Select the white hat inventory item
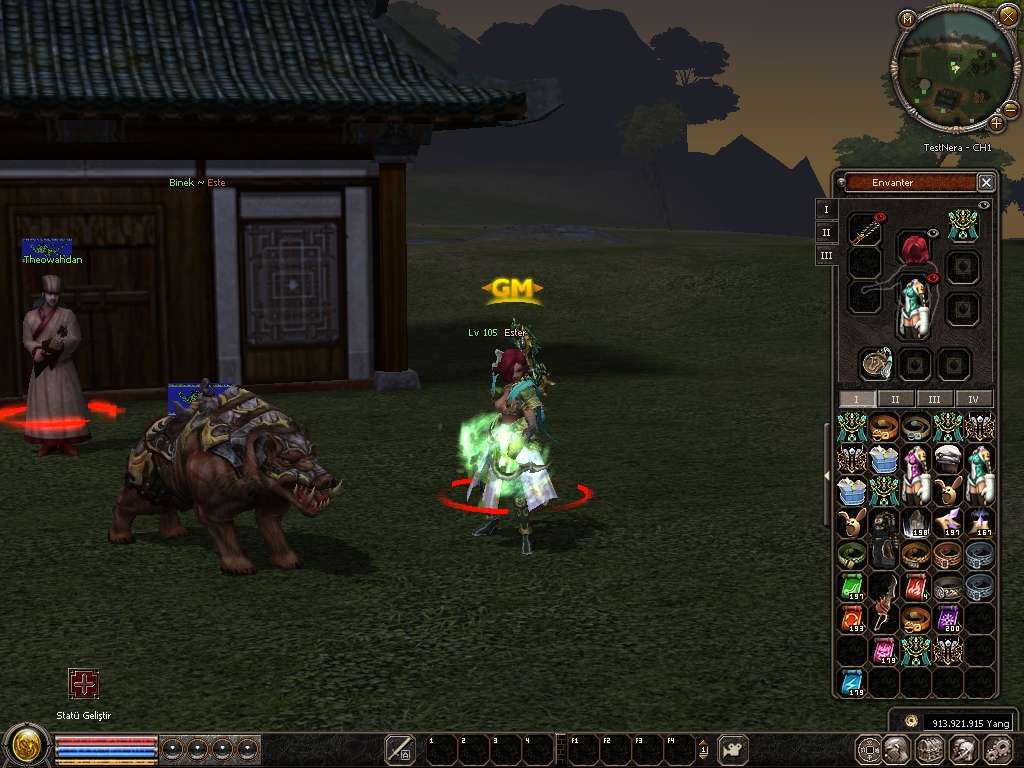Image resolution: width=1024 pixels, height=768 pixels. [947, 459]
